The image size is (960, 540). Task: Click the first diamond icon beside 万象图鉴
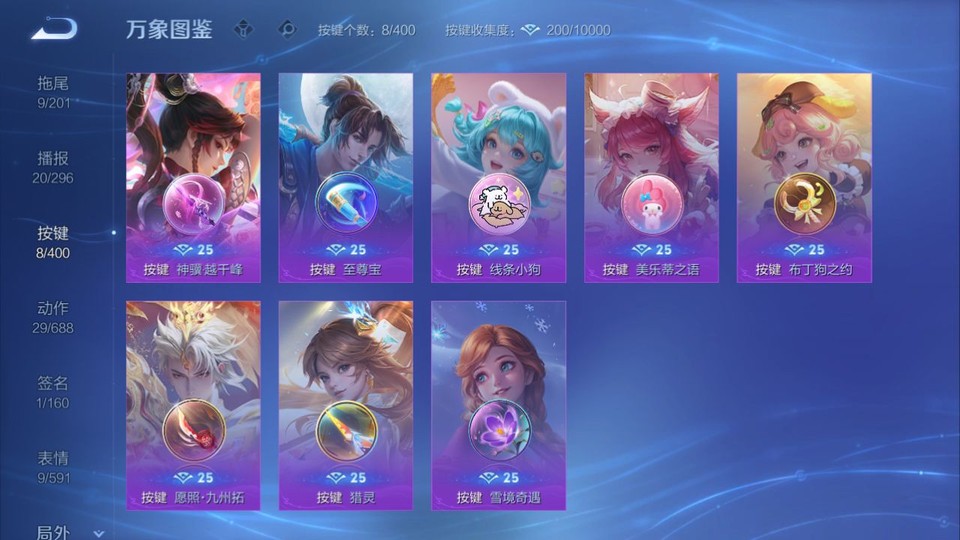point(243,29)
